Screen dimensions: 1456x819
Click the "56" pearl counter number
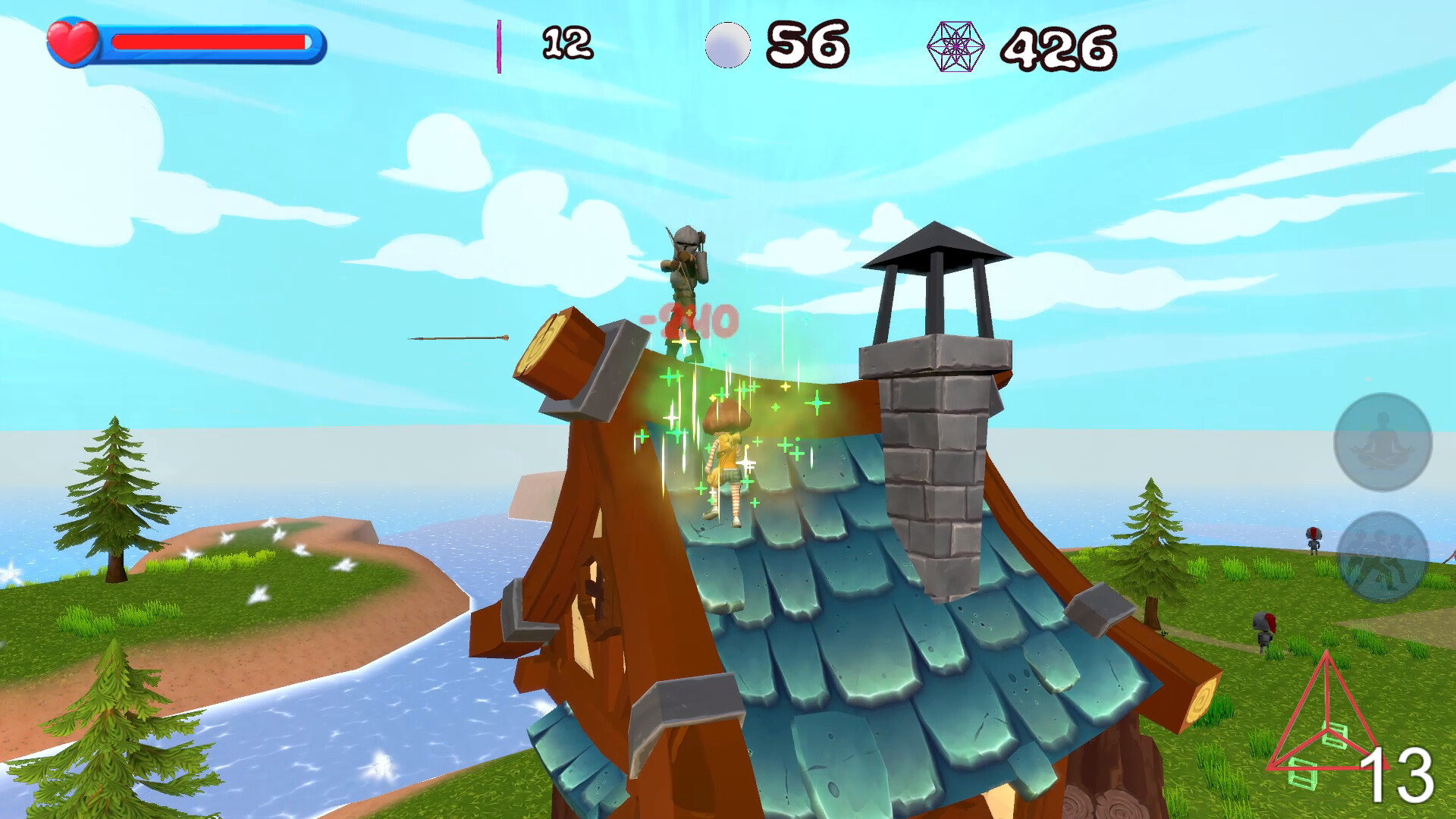click(x=808, y=44)
